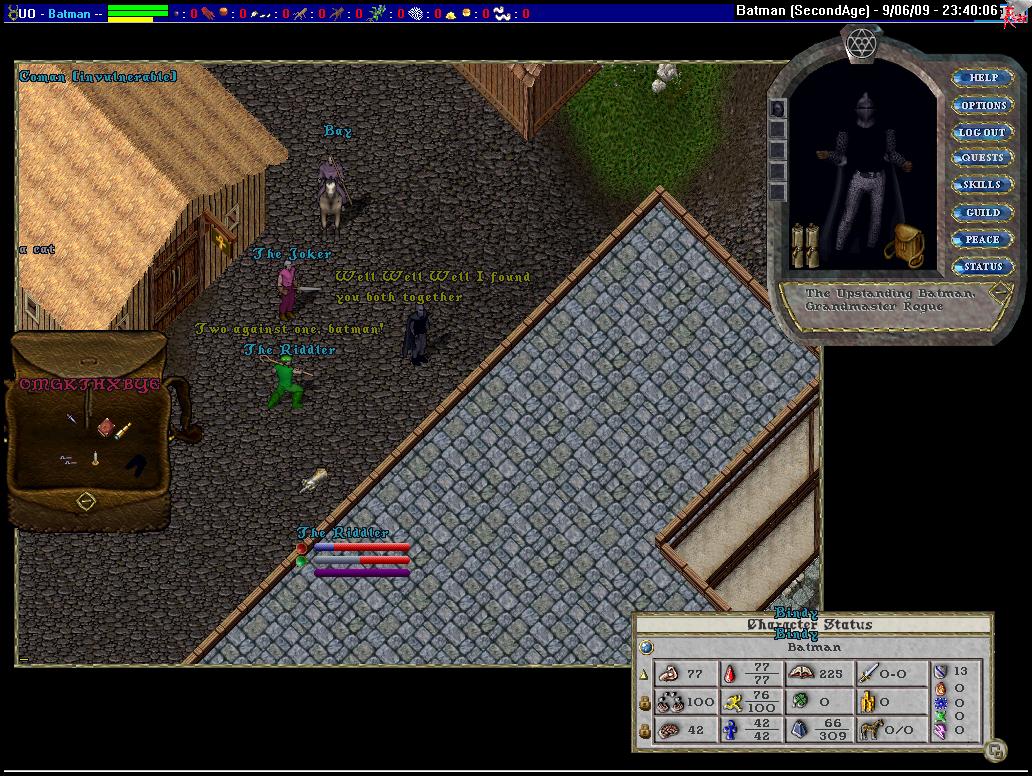Viewport: 1032px width, 776px height.
Task: Shrink the Character Status window via corner button
Action: pos(994,748)
